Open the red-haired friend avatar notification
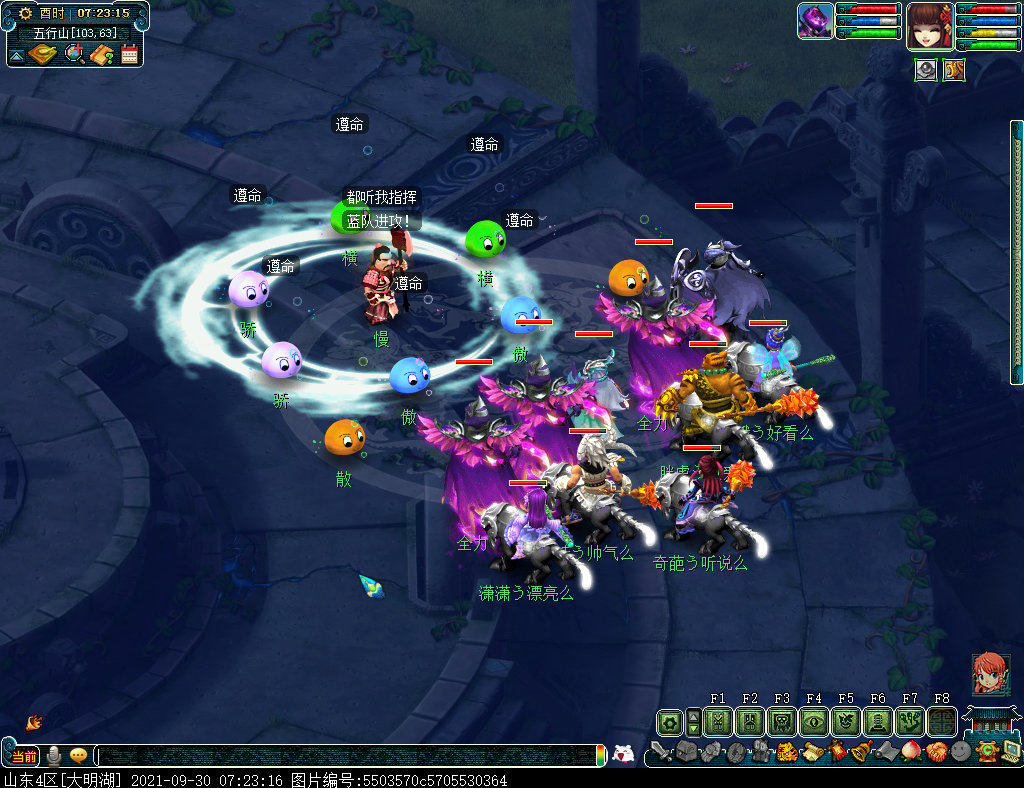This screenshot has height=788, width=1024. 991,675
